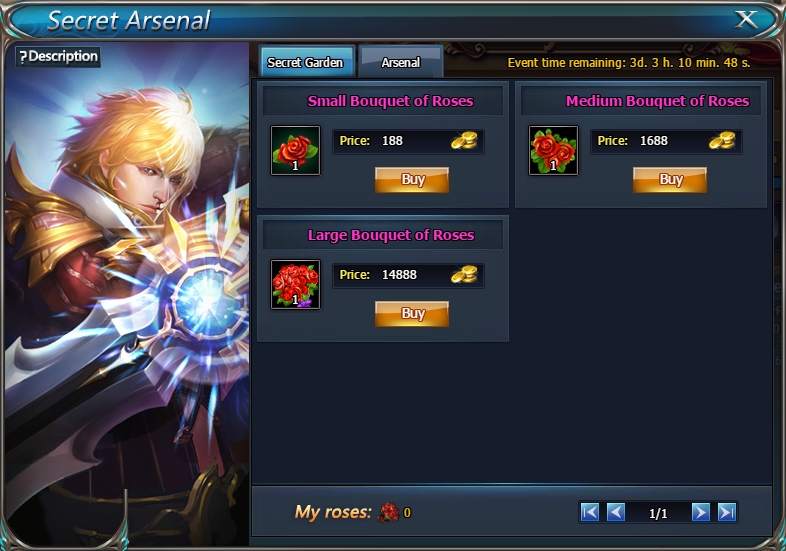The width and height of the screenshot is (786, 551).
Task: Go to the first page
Action: (x=590, y=512)
